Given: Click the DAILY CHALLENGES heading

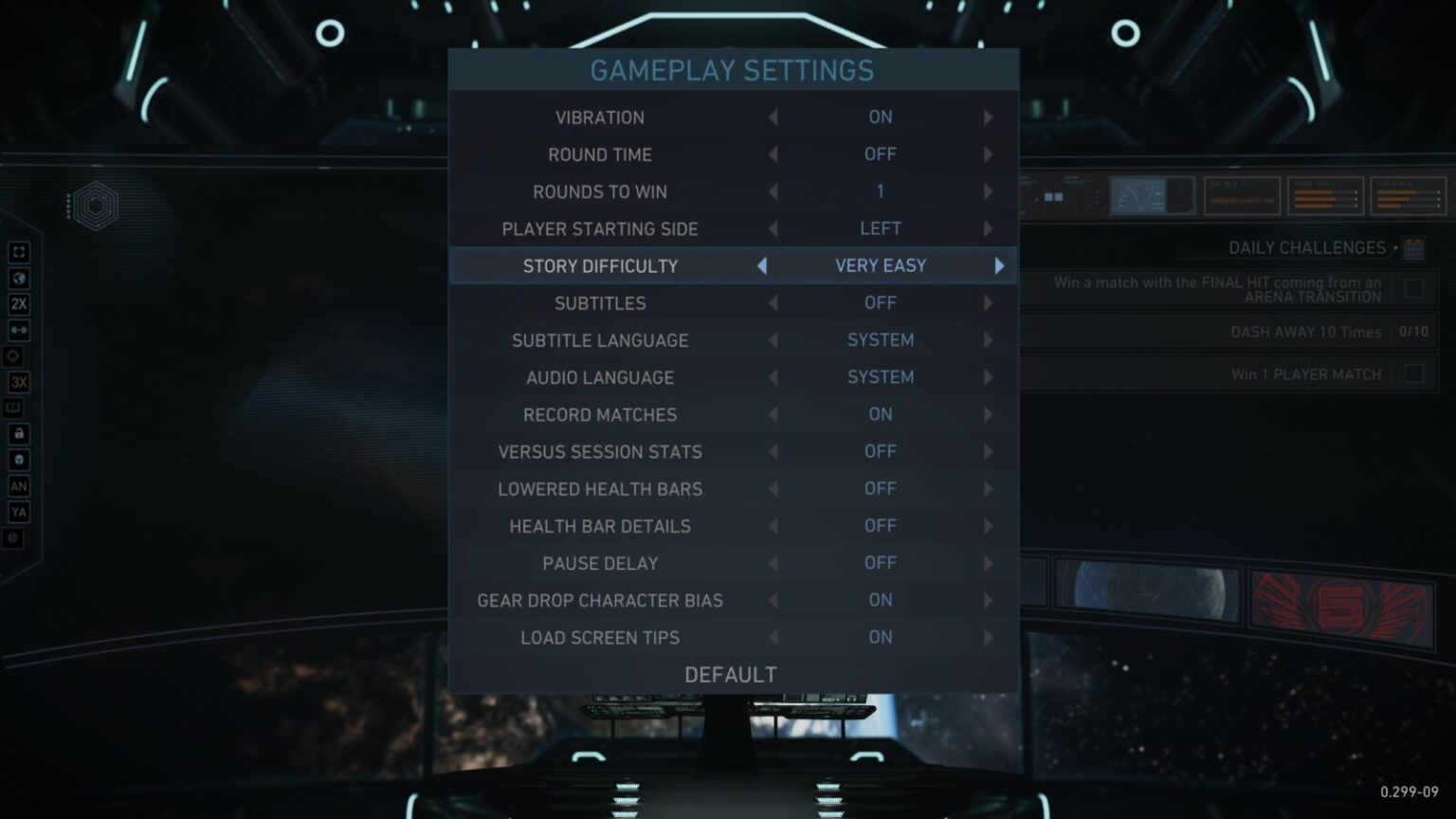Looking at the screenshot, I should point(1309,247).
